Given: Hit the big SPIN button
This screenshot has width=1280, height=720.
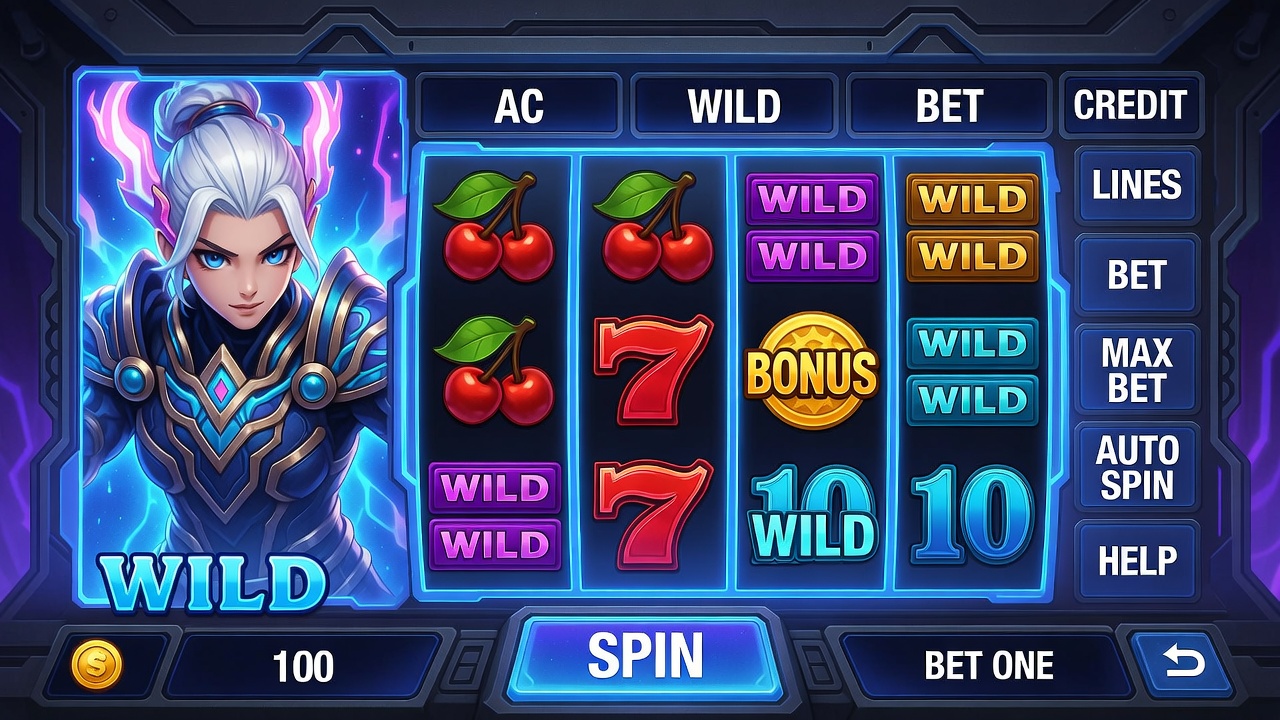Looking at the screenshot, I should click(645, 656).
